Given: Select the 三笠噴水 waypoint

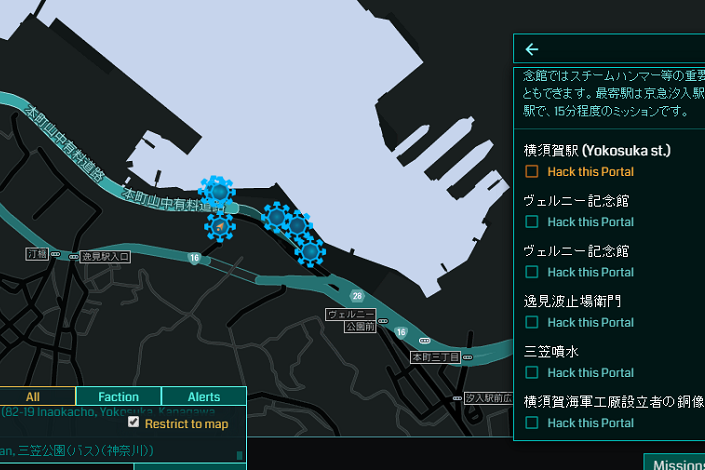Looking at the screenshot, I should coord(551,351).
